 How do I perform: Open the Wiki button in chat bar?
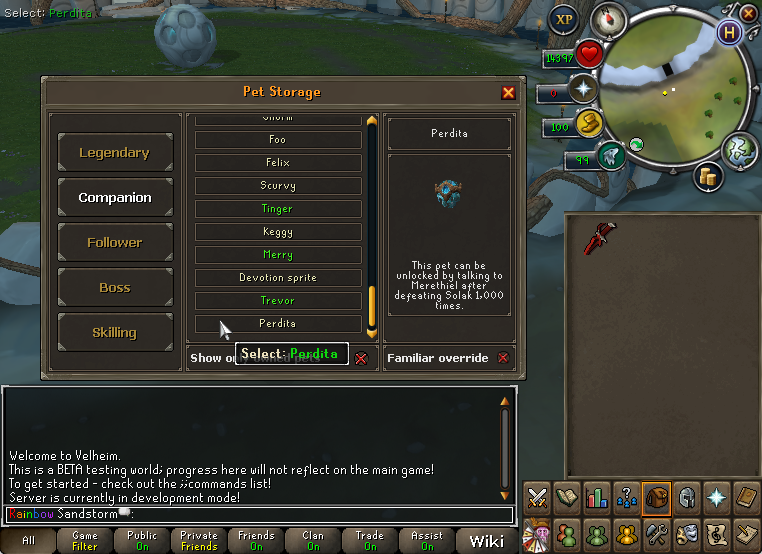487,541
